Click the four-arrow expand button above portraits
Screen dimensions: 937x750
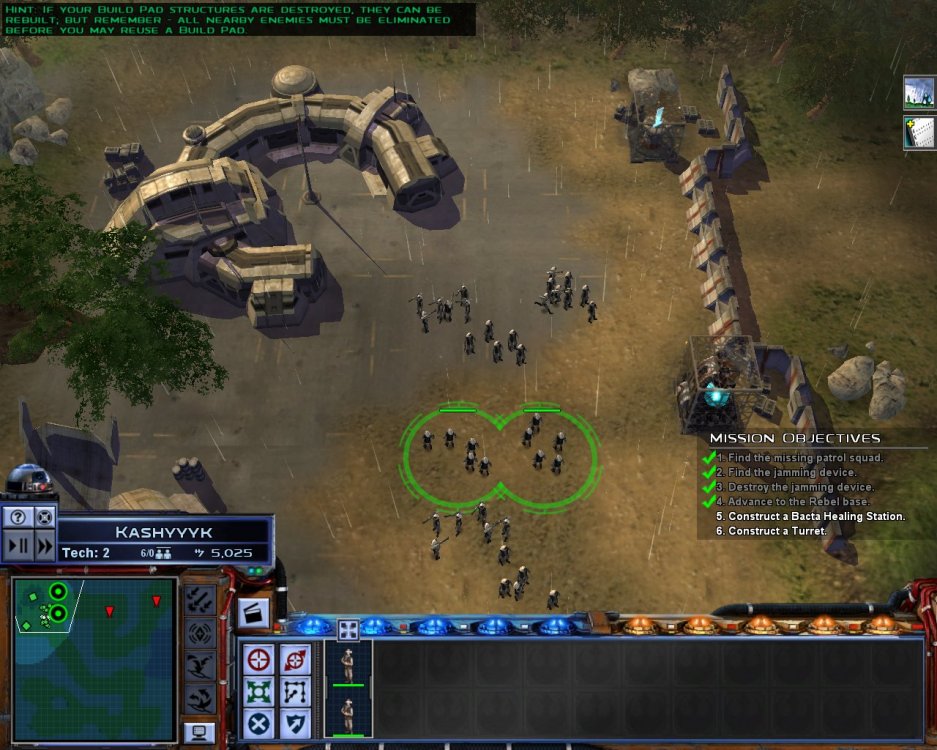[347, 629]
